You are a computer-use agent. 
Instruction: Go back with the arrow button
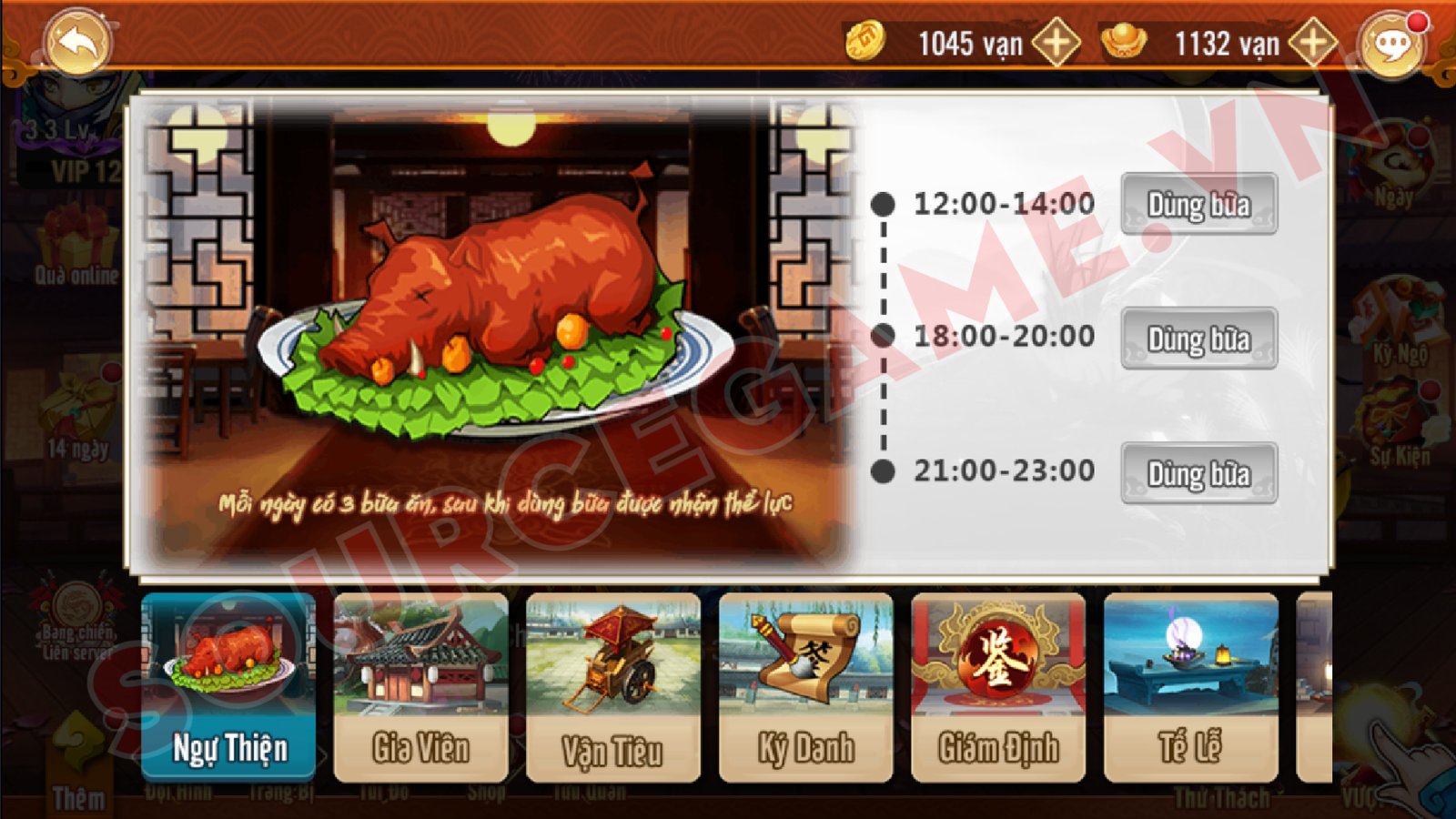(78, 41)
